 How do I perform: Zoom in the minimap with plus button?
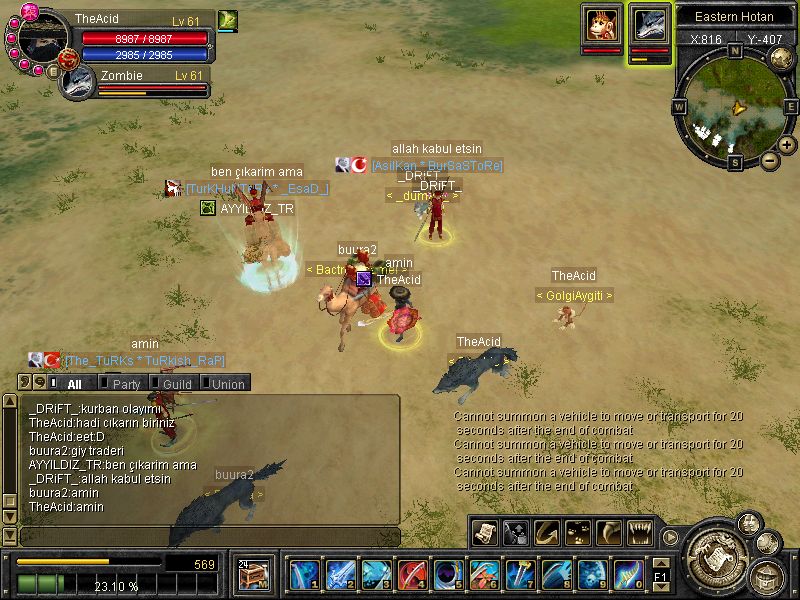pyautogui.click(x=787, y=146)
